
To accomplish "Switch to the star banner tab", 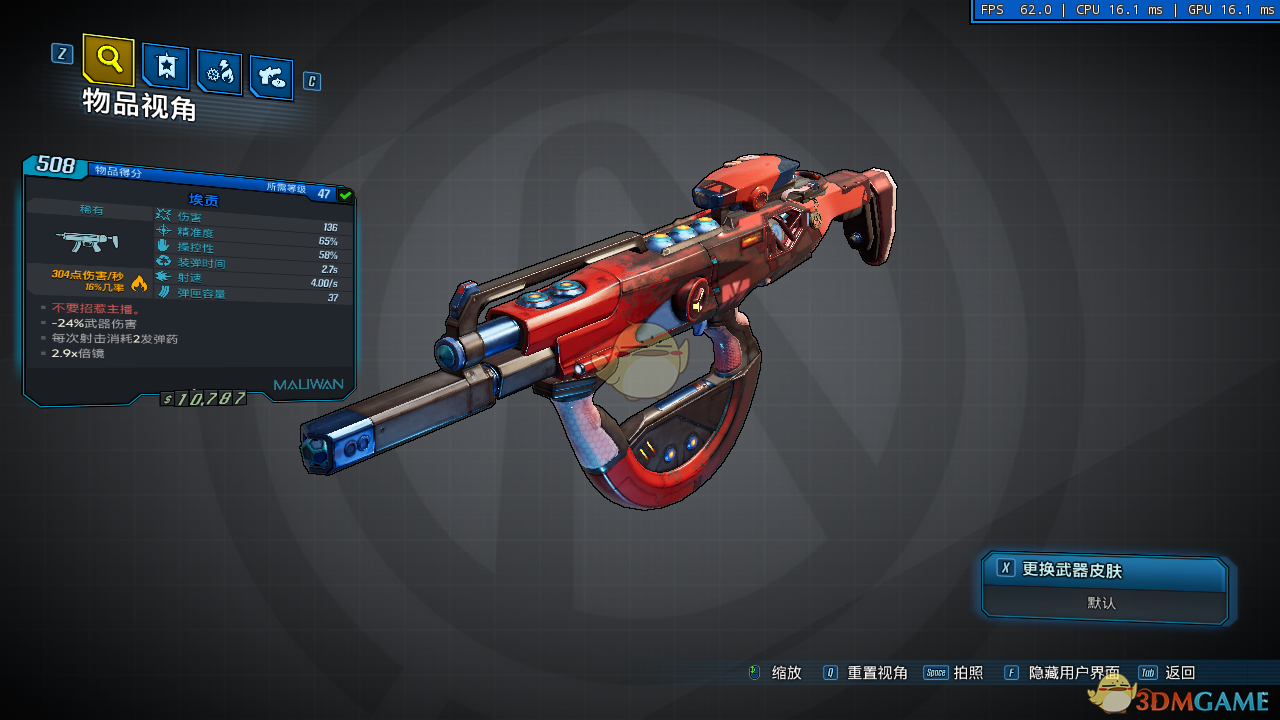I will [165, 66].
